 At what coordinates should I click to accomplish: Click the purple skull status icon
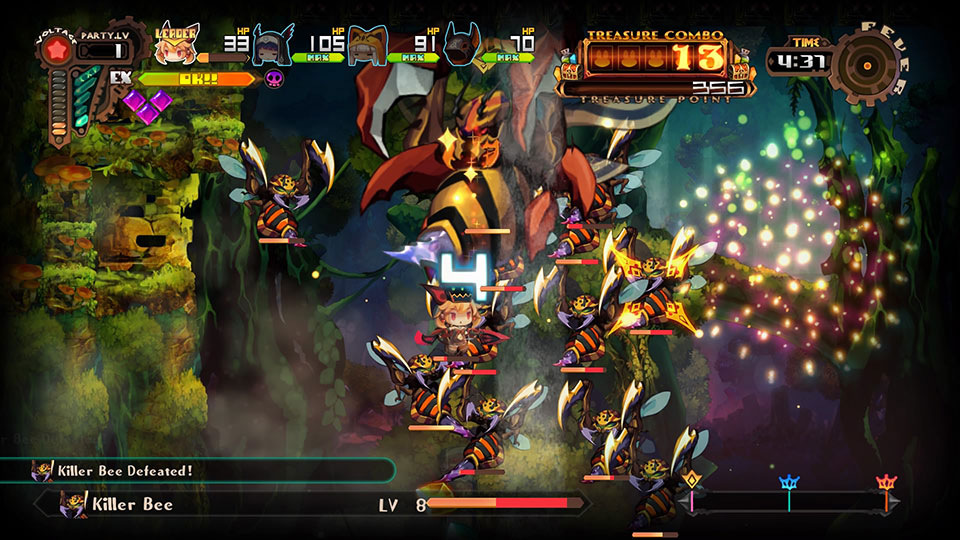pos(273,78)
